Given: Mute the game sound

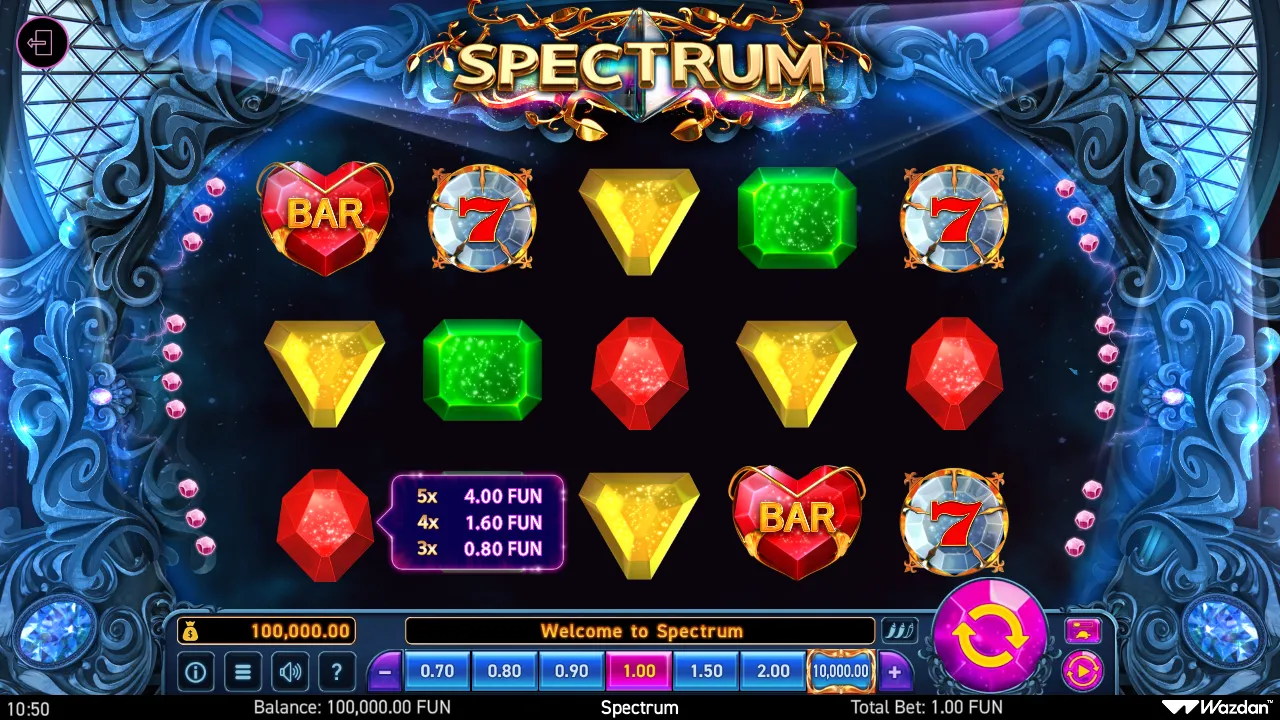Looking at the screenshot, I should (290, 671).
